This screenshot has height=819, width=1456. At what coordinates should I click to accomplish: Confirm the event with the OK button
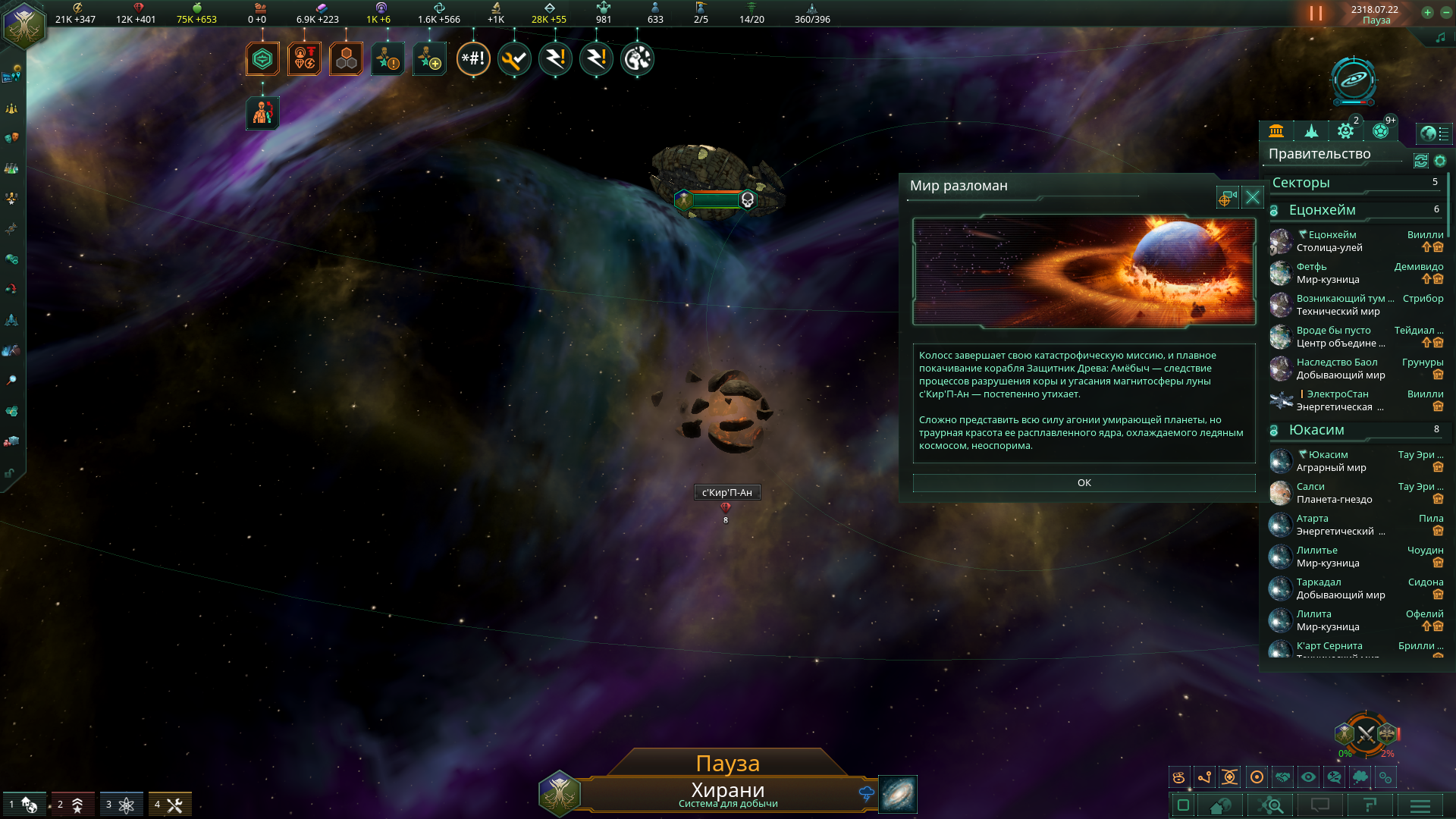click(1084, 483)
